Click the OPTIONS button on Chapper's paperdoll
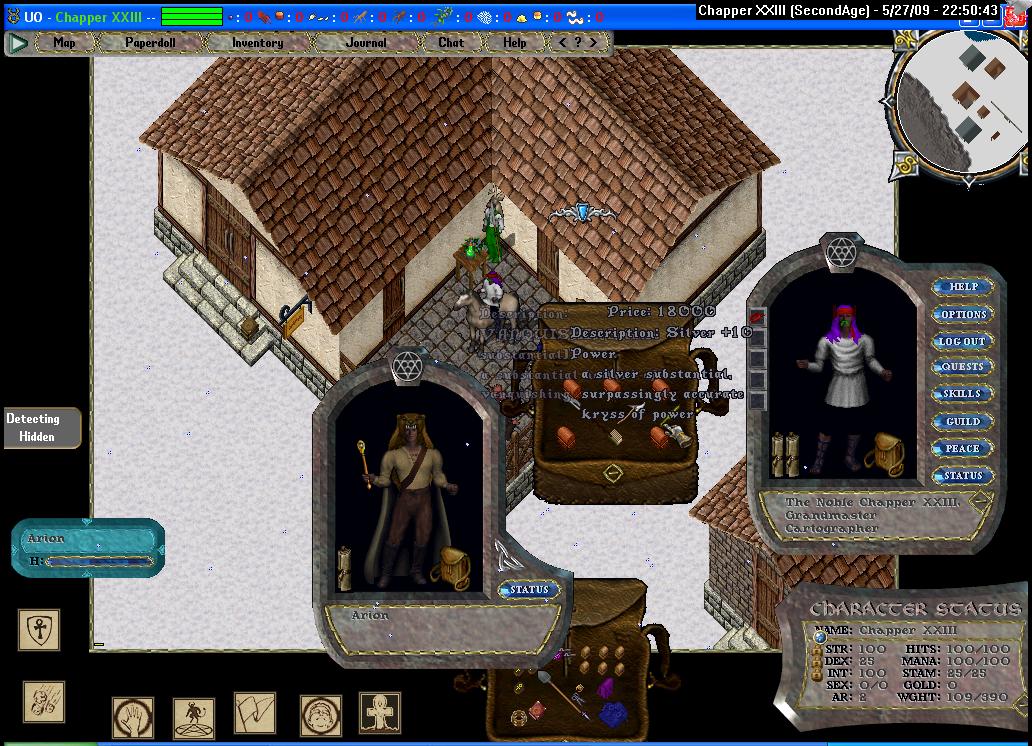Image resolution: width=1032 pixels, height=746 pixels. 963,314
